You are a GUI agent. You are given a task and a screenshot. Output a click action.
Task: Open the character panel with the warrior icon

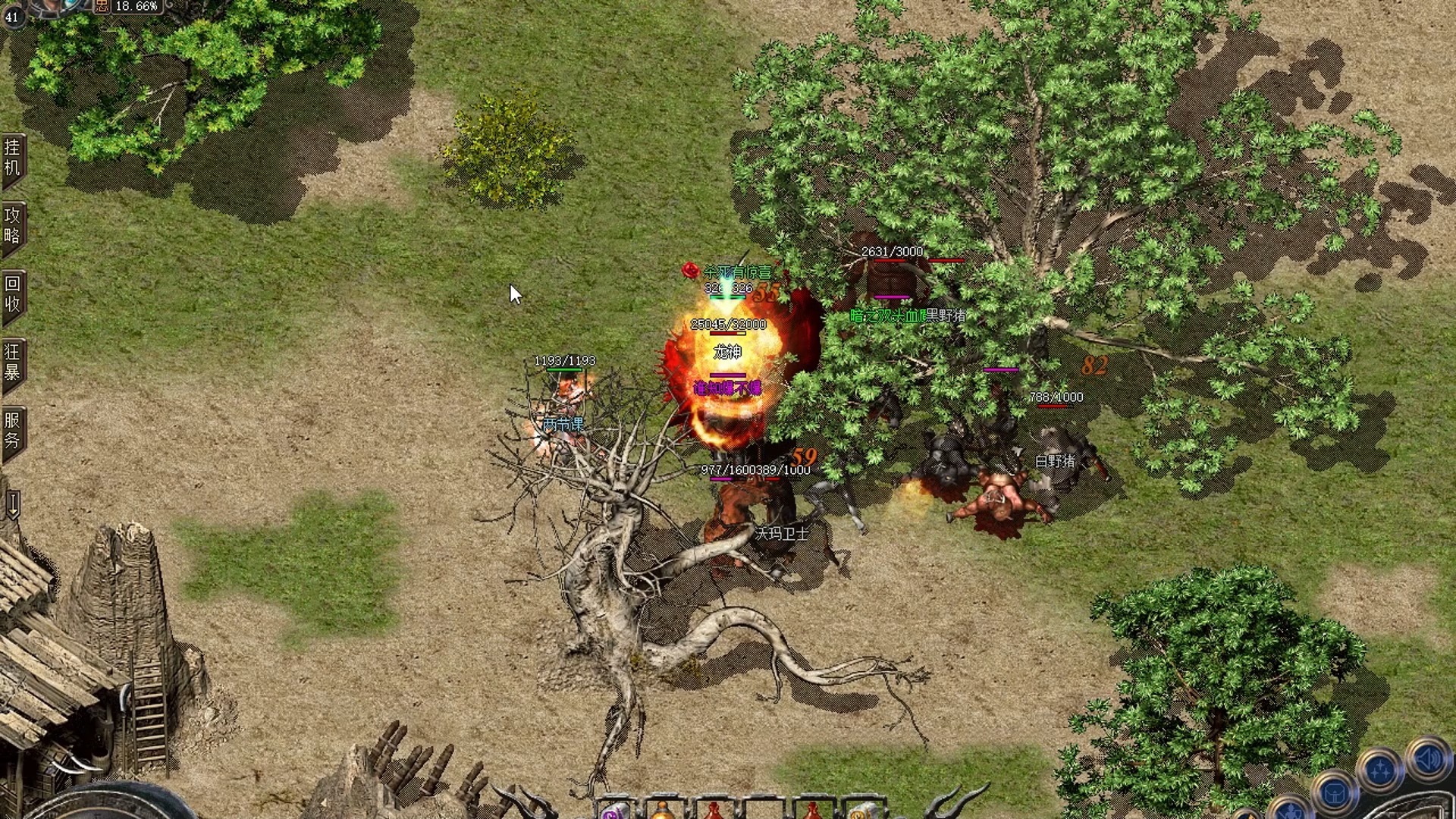coord(1290,811)
